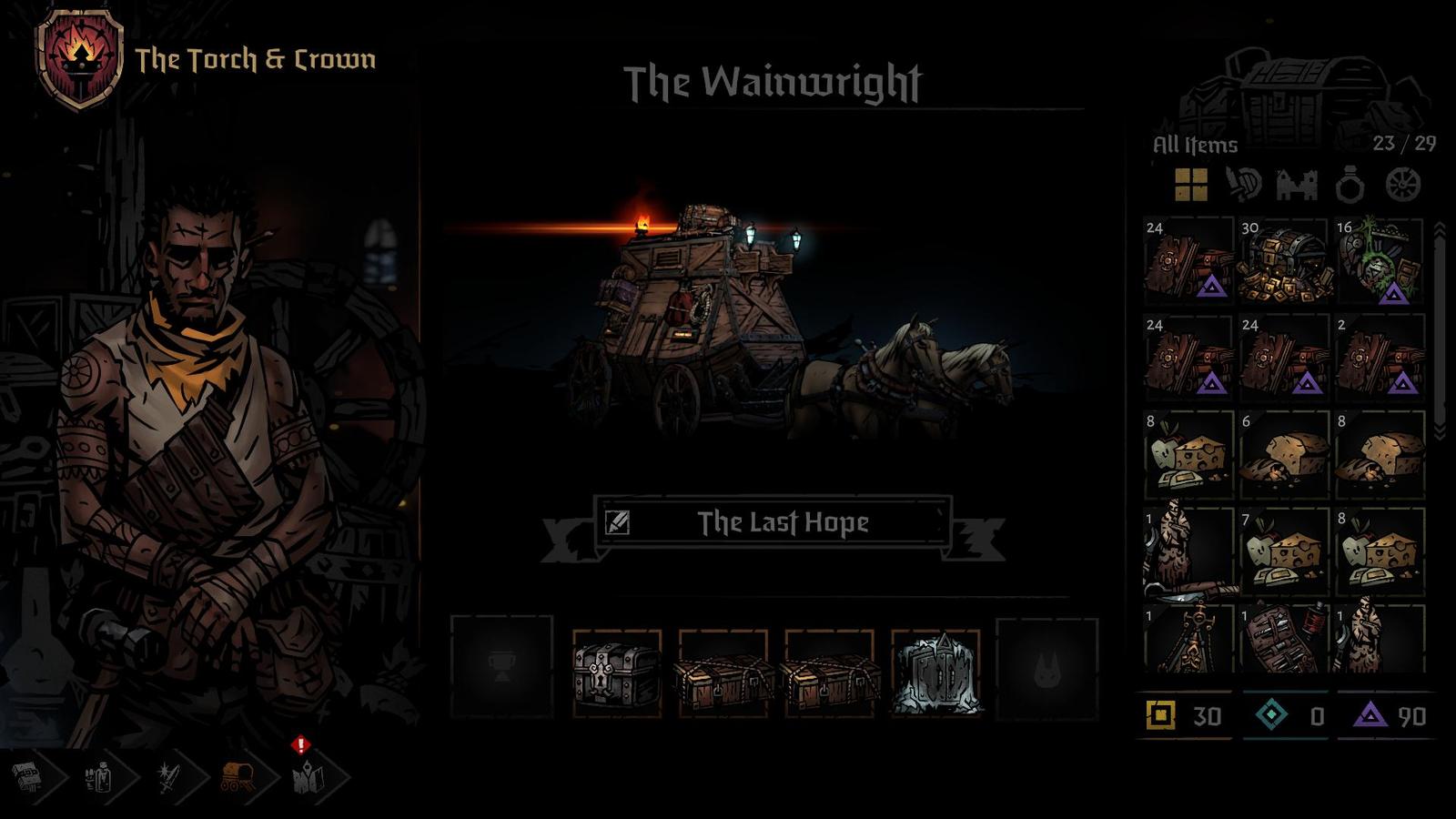Screen dimensions: 1456x819
Task: Select the bread loaf stack of 6
Action: [1284, 454]
